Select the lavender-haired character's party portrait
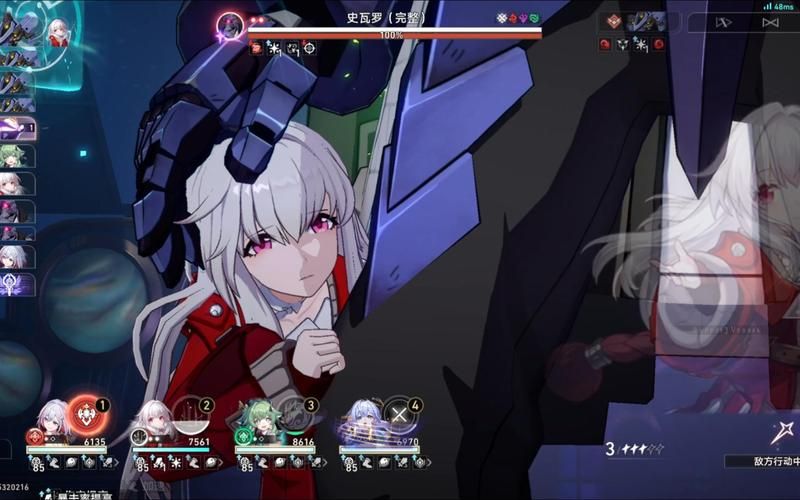Screen dimensions: 800x500 click(x=362, y=422)
